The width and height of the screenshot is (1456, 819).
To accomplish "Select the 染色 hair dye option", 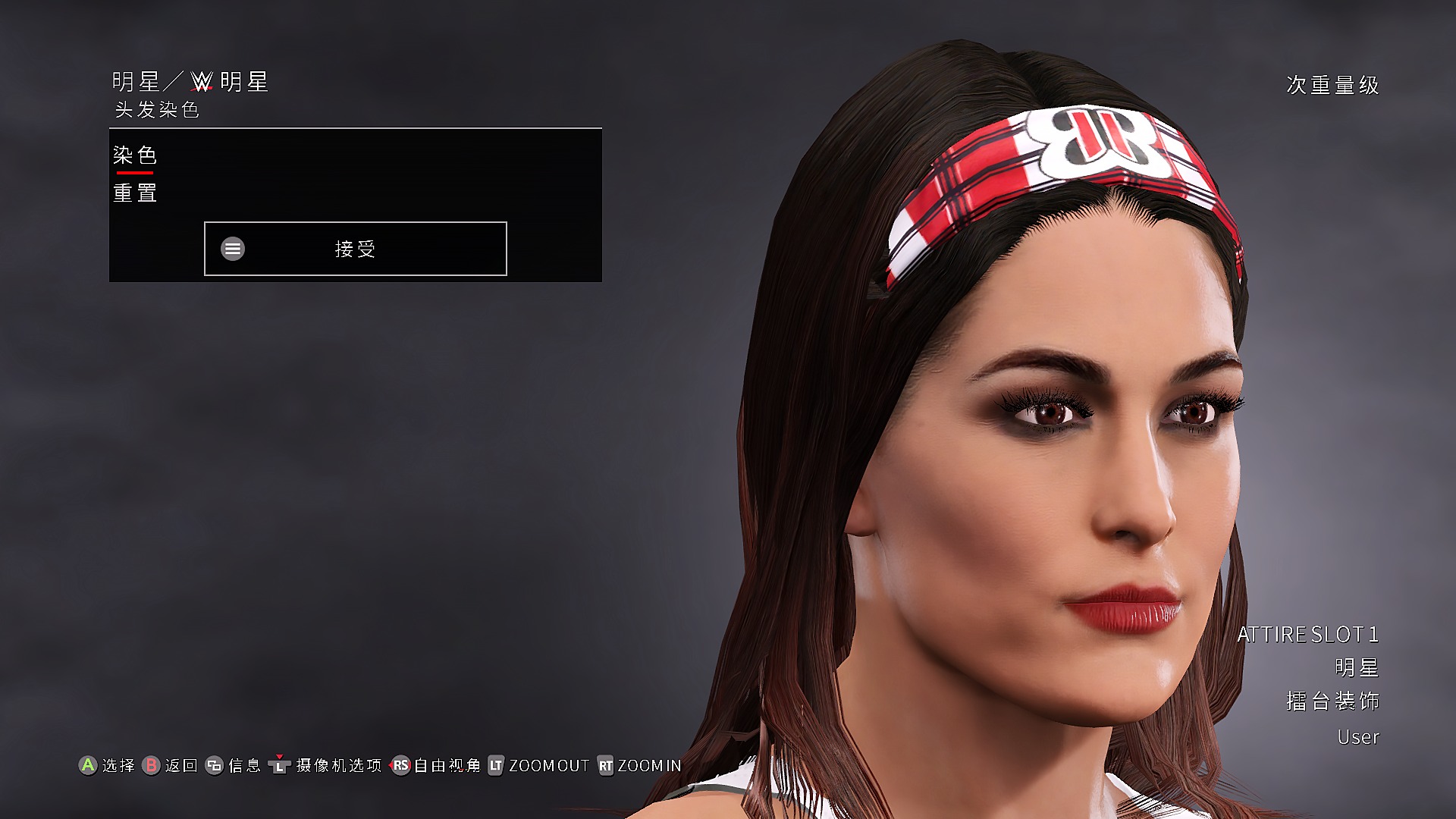I will pyautogui.click(x=135, y=155).
